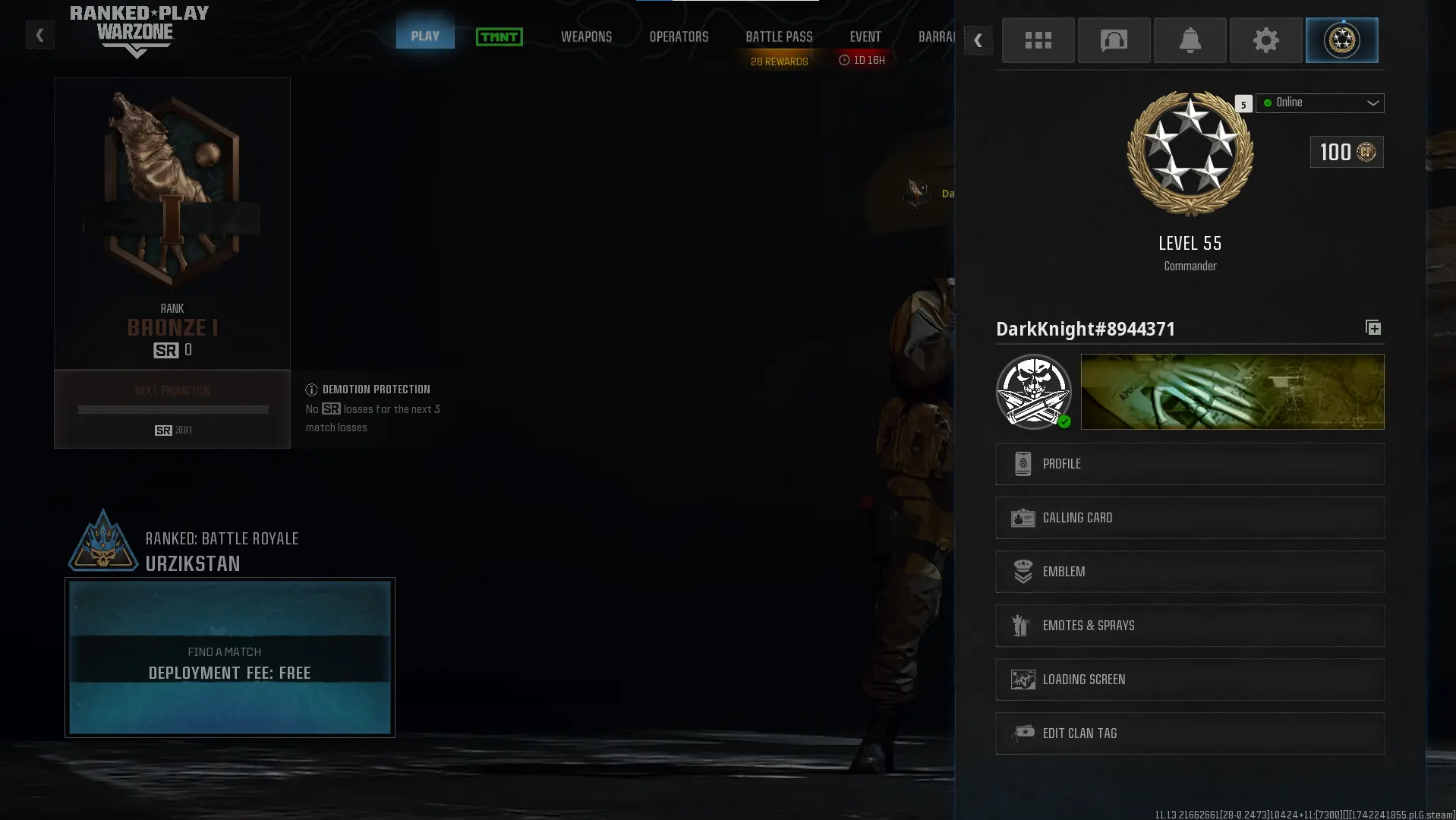Open voice chat headset panel
The height and width of the screenshot is (820, 1456).
(x=1113, y=40)
